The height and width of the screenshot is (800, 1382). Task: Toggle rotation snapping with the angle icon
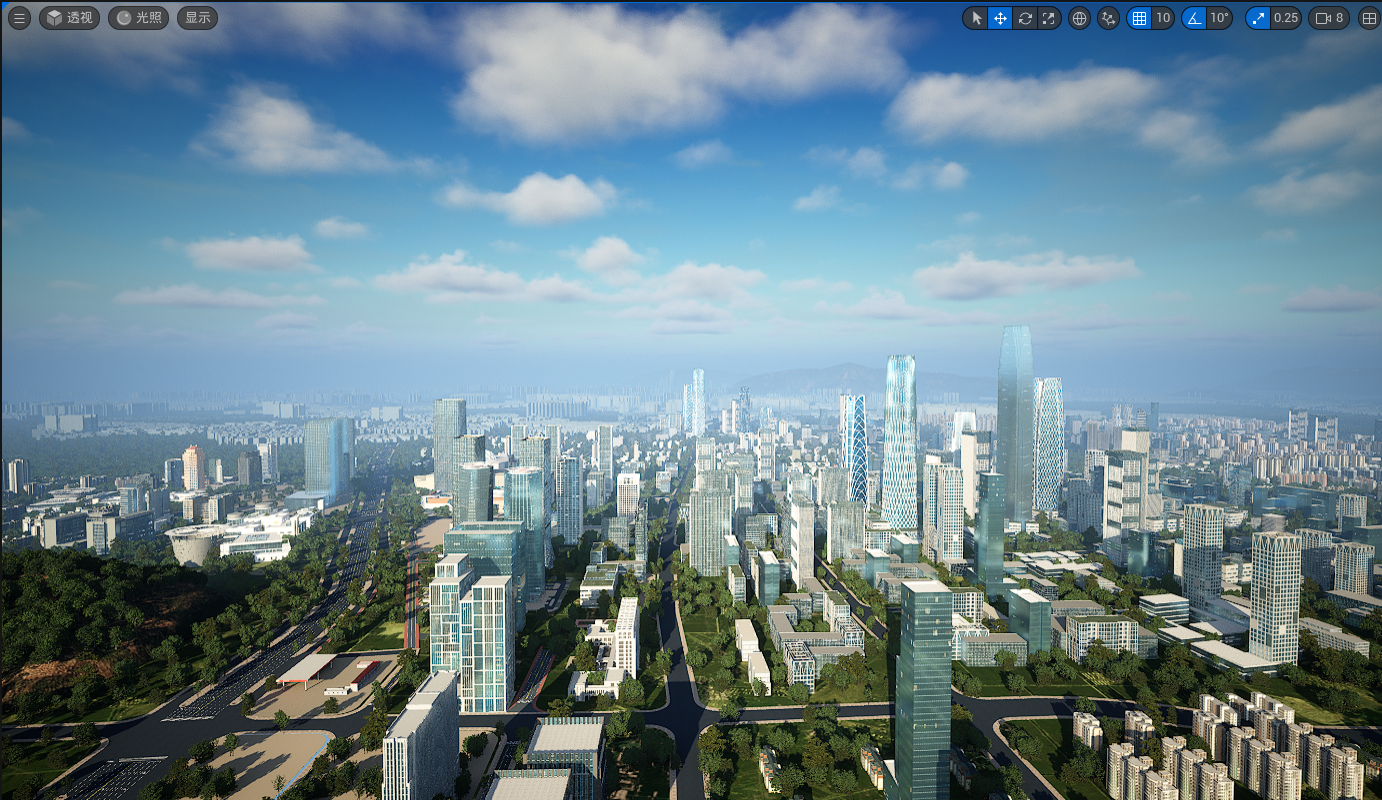(x=1193, y=18)
